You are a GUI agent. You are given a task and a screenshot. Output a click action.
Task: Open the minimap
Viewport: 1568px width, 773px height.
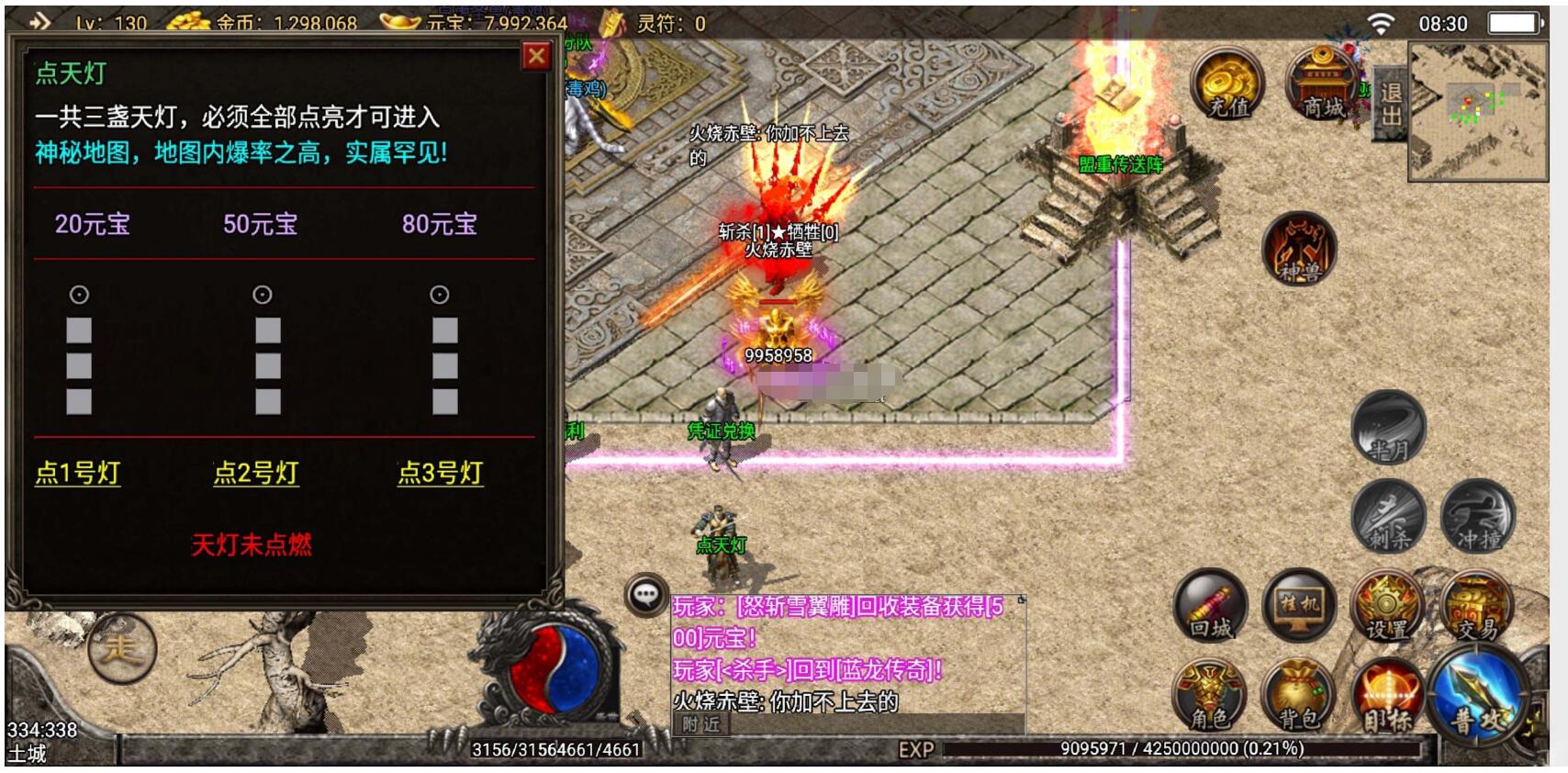(x=1478, y=112)
